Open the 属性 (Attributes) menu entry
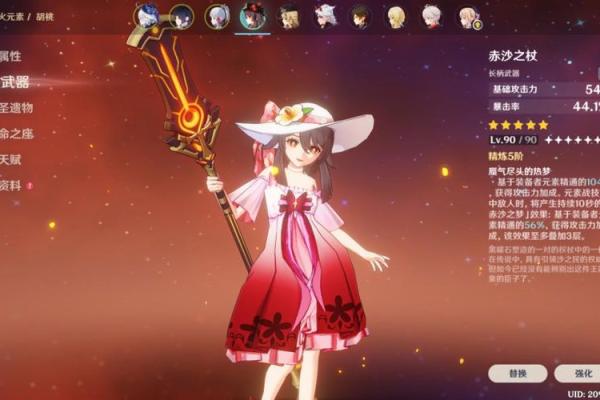The height and width of the screenshot is (400, 600). coord(12,56)
